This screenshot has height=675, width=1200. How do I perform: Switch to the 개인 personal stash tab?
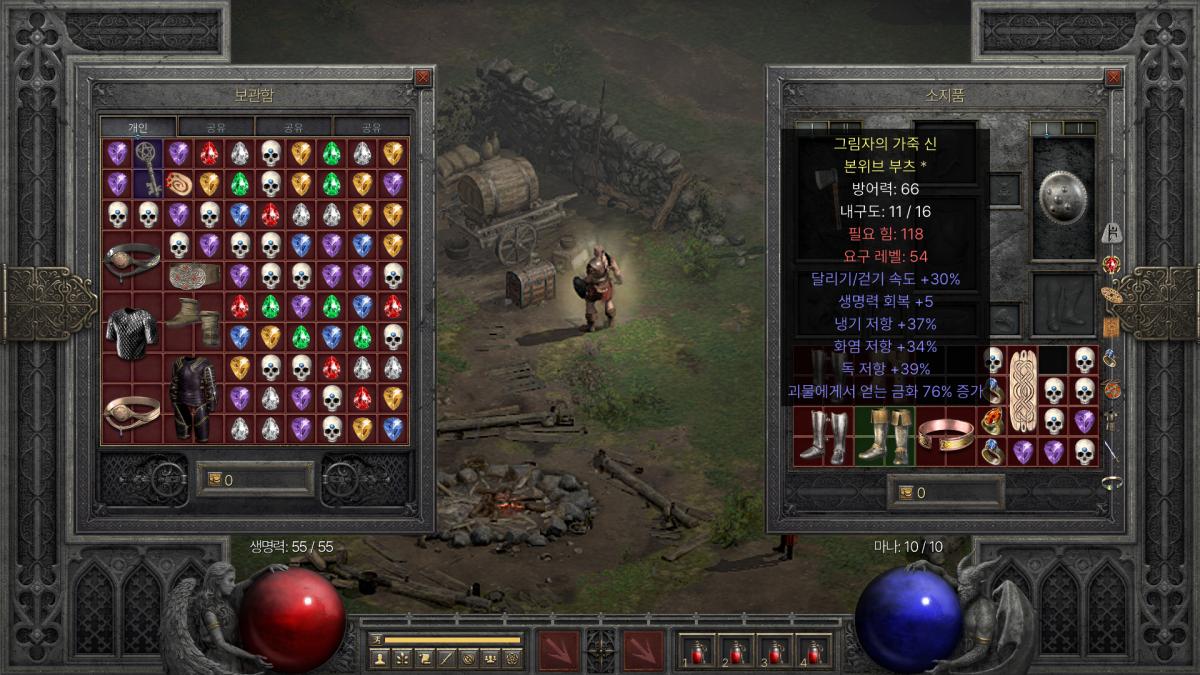point(138,127)
